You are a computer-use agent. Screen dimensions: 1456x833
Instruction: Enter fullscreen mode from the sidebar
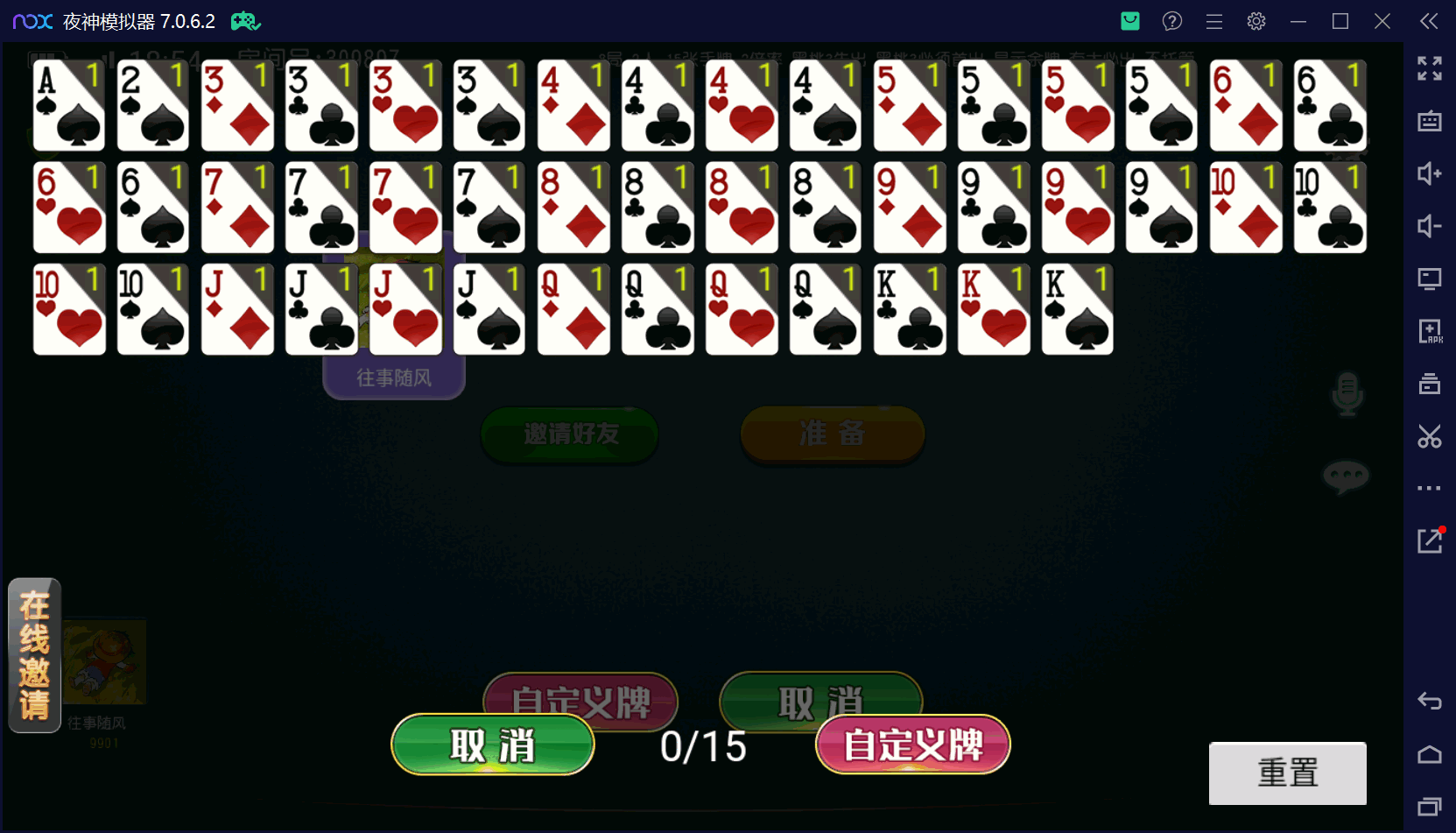(1429, 68)
